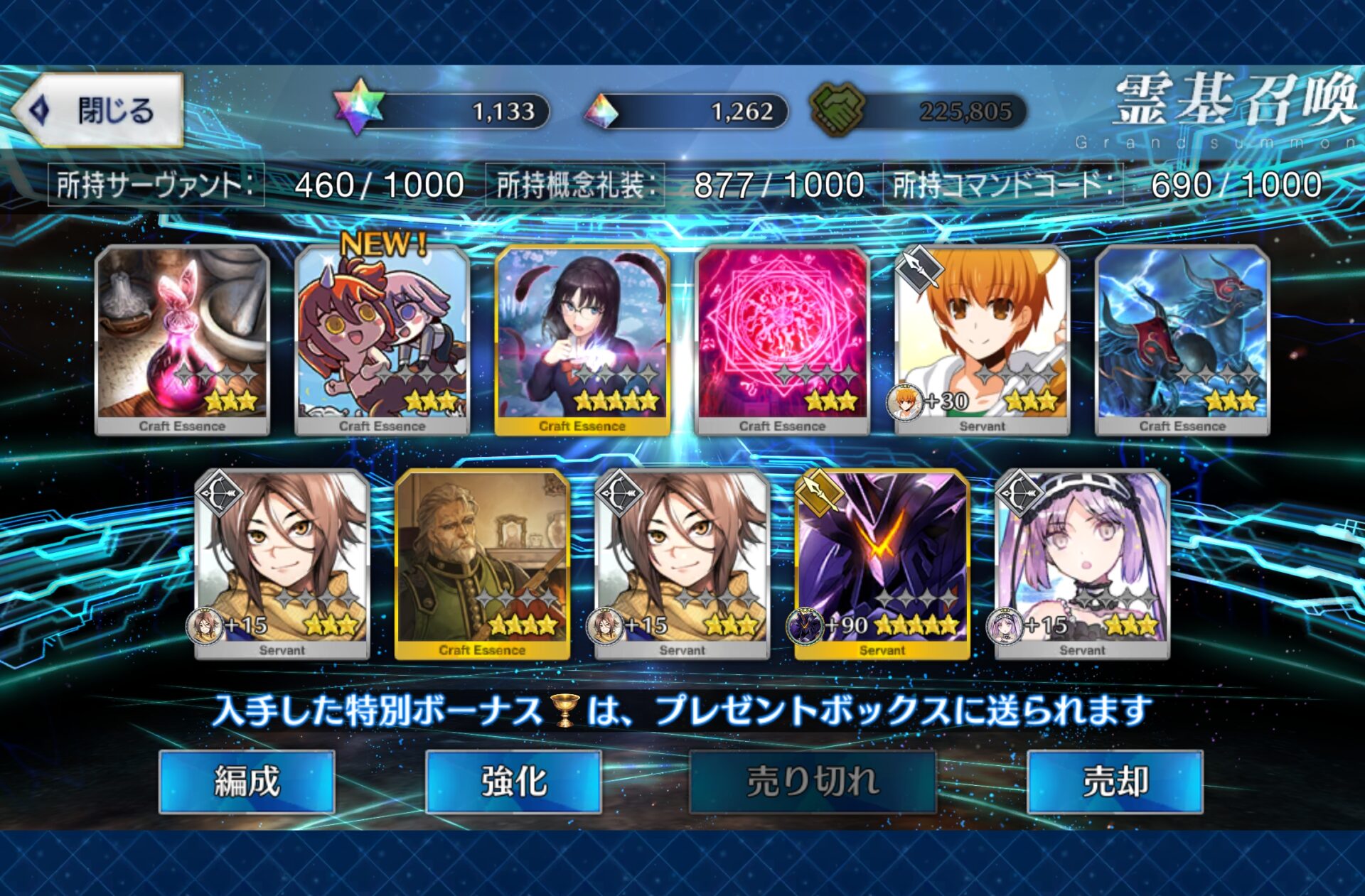This screenshot has width=1365, height=896.
Task: Select the pink potion Craft Essence card
Action: coord(182,340)
